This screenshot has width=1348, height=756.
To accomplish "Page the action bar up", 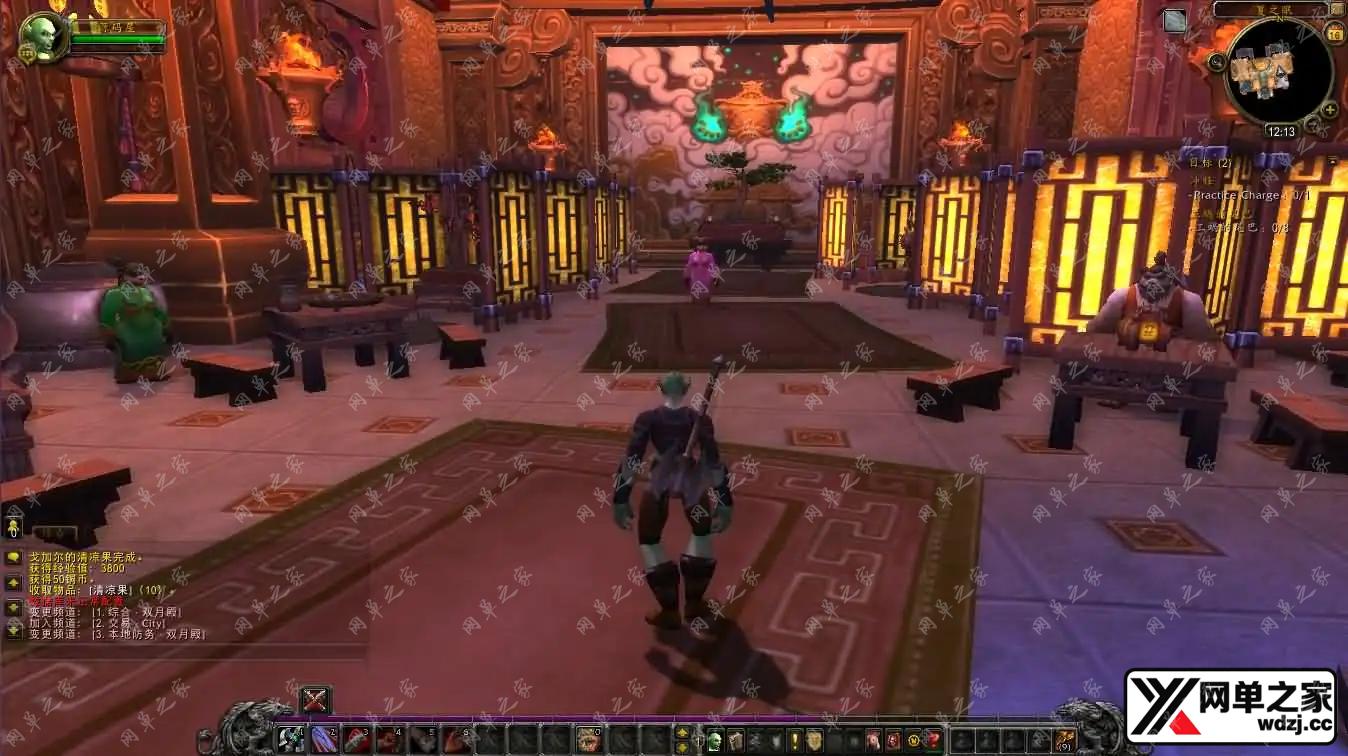I will pyautogui.click(x=682, y=733).
